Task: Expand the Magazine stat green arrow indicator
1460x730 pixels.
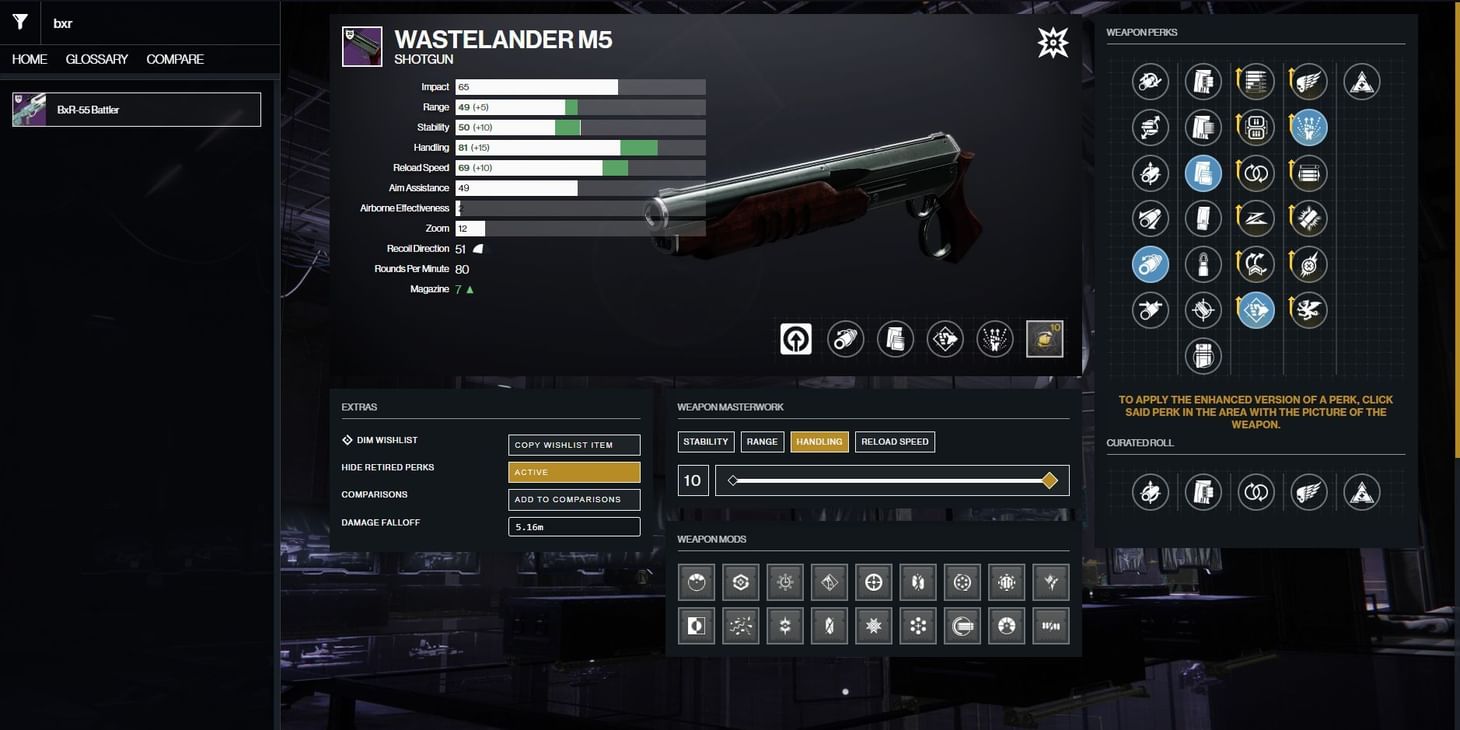Action: pyautogui.click(x=470, y=288)
